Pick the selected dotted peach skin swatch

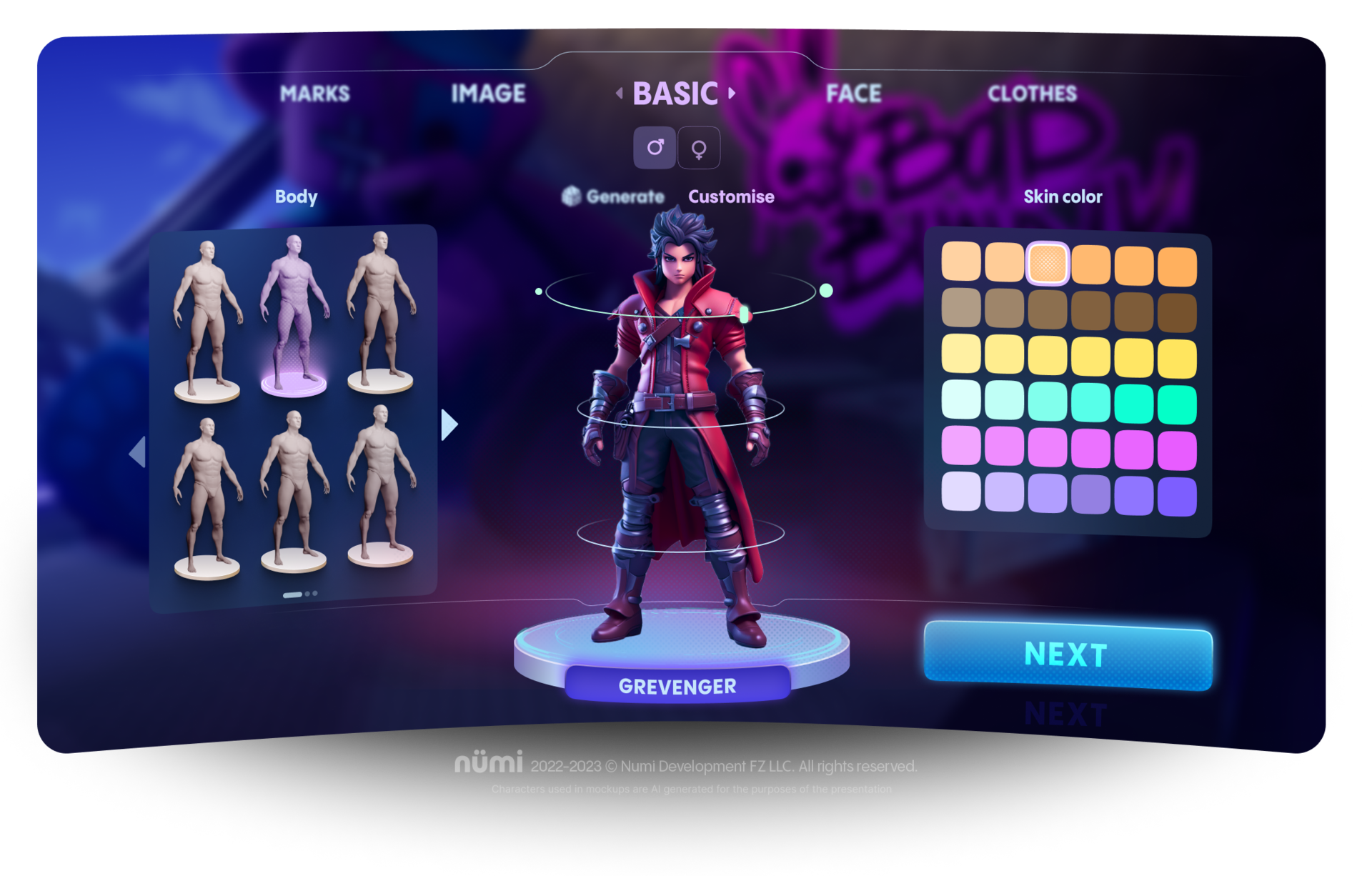(x=1047, y=264)
